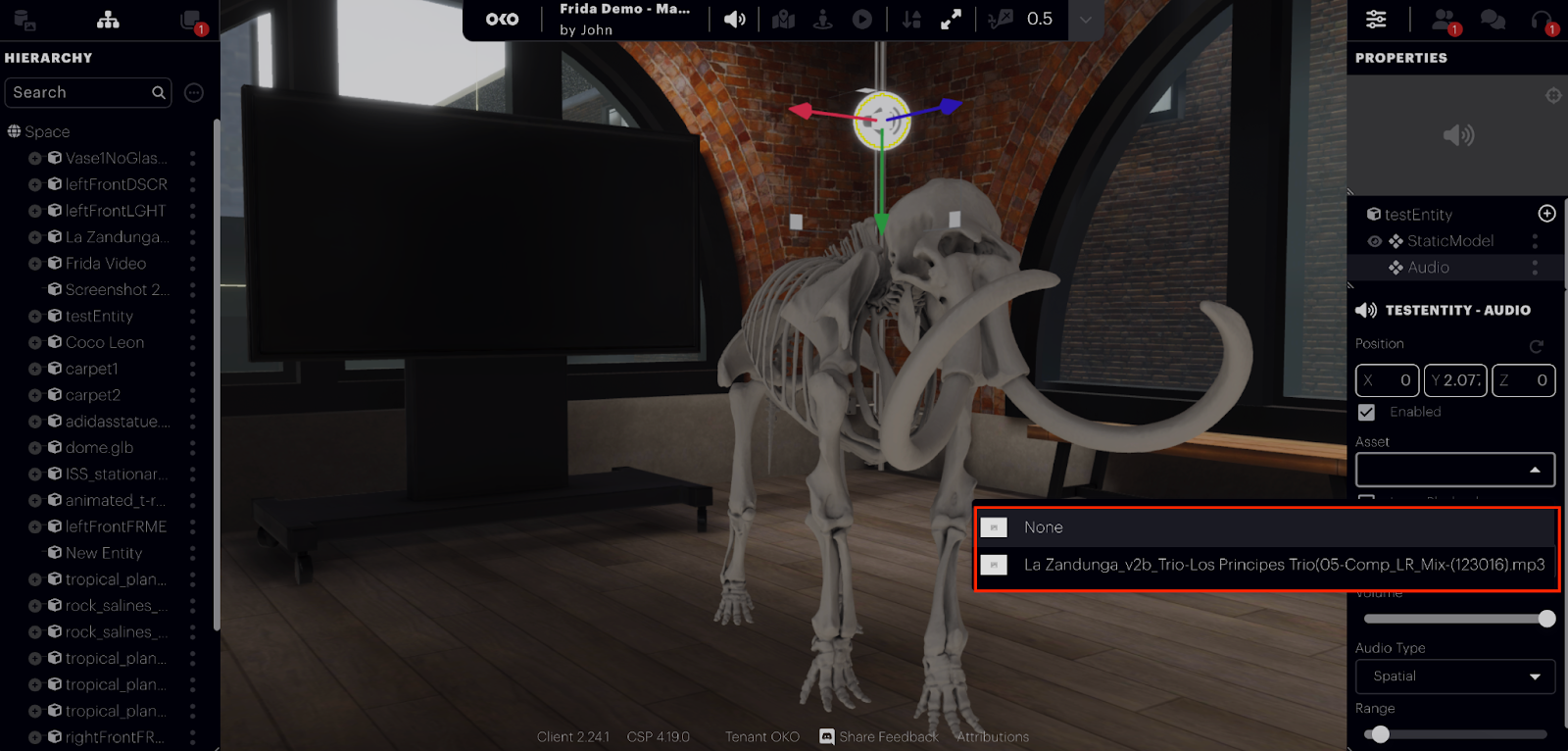Add a component with testEntity plus icon
1568x751 pixels.
1546,214
